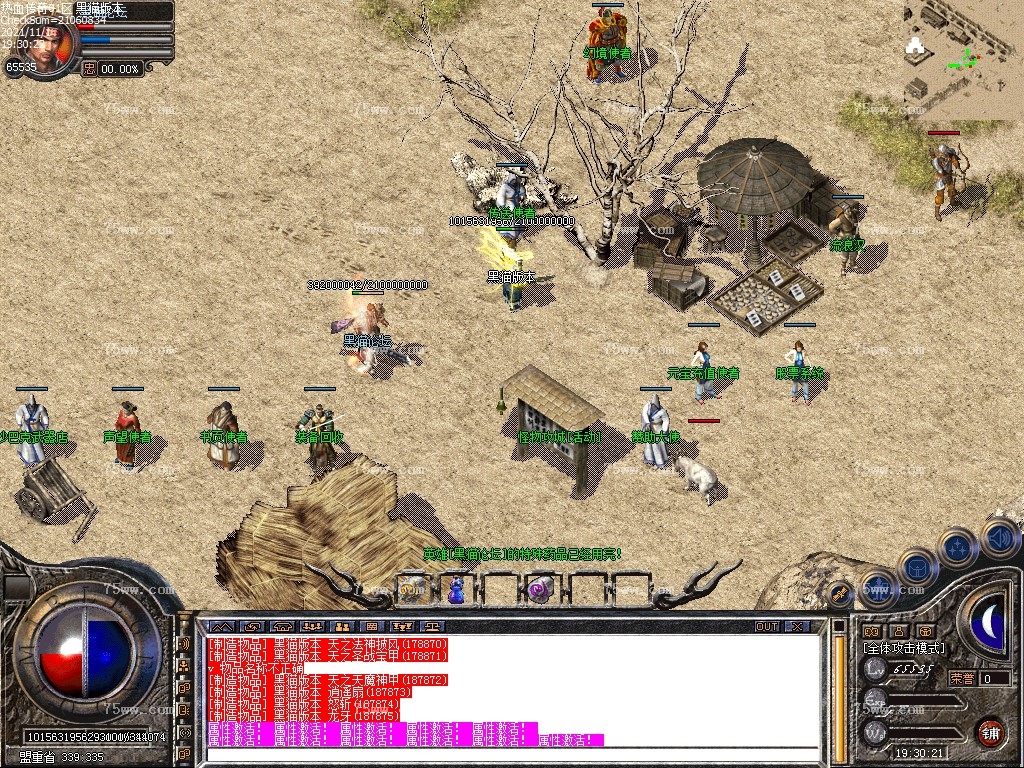Open the character figure round button
This screenshot has width=1024, height=768.
877,587
